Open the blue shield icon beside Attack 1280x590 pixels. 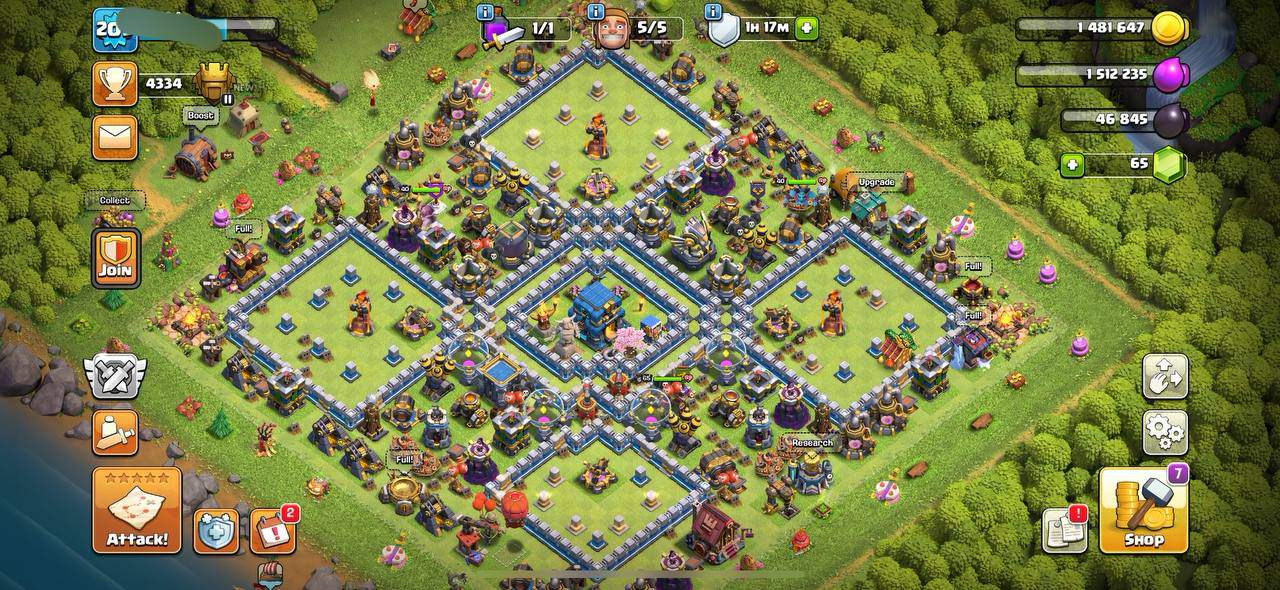[215, 531]
